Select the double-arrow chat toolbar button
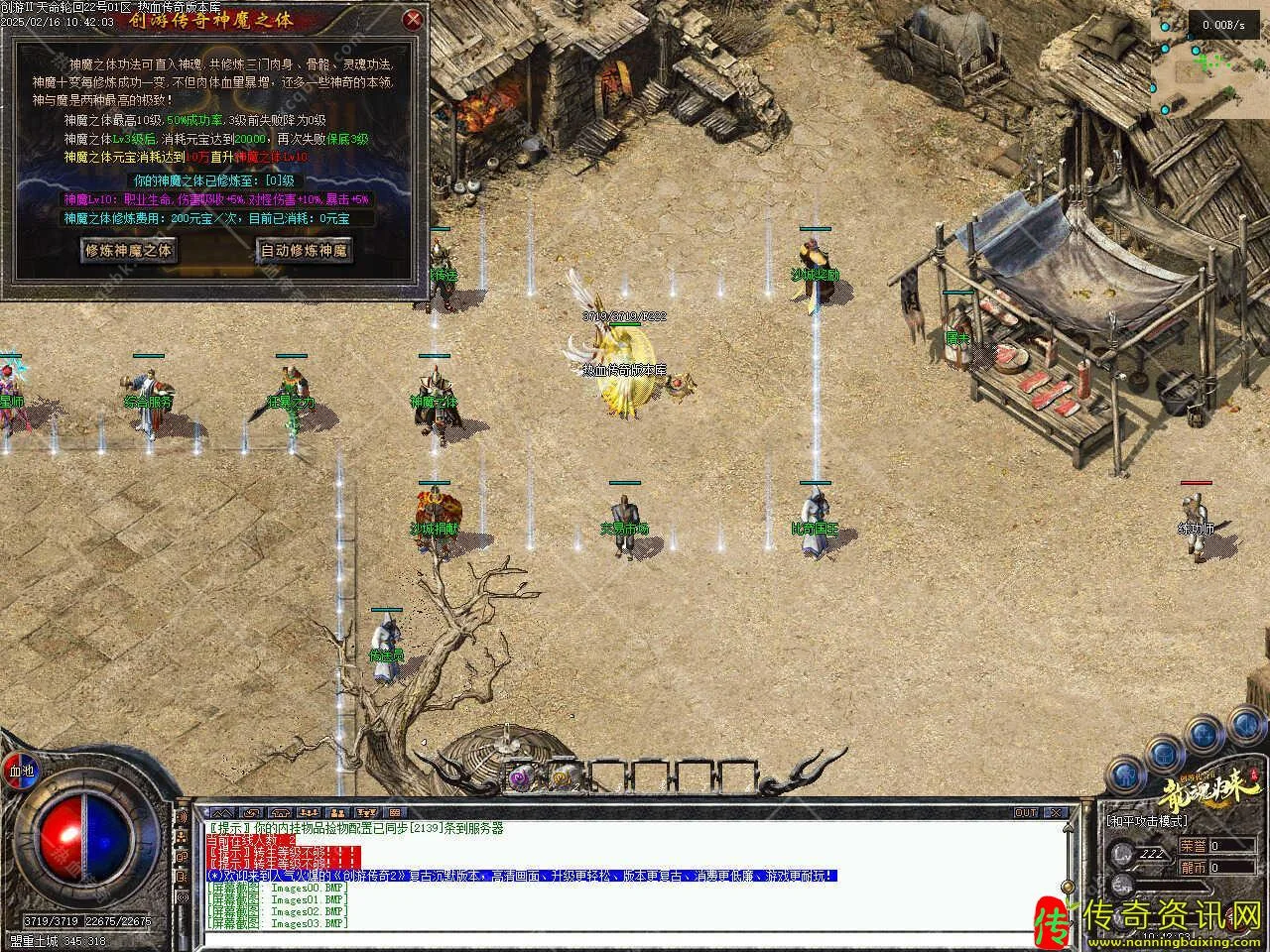 (224, 813)
